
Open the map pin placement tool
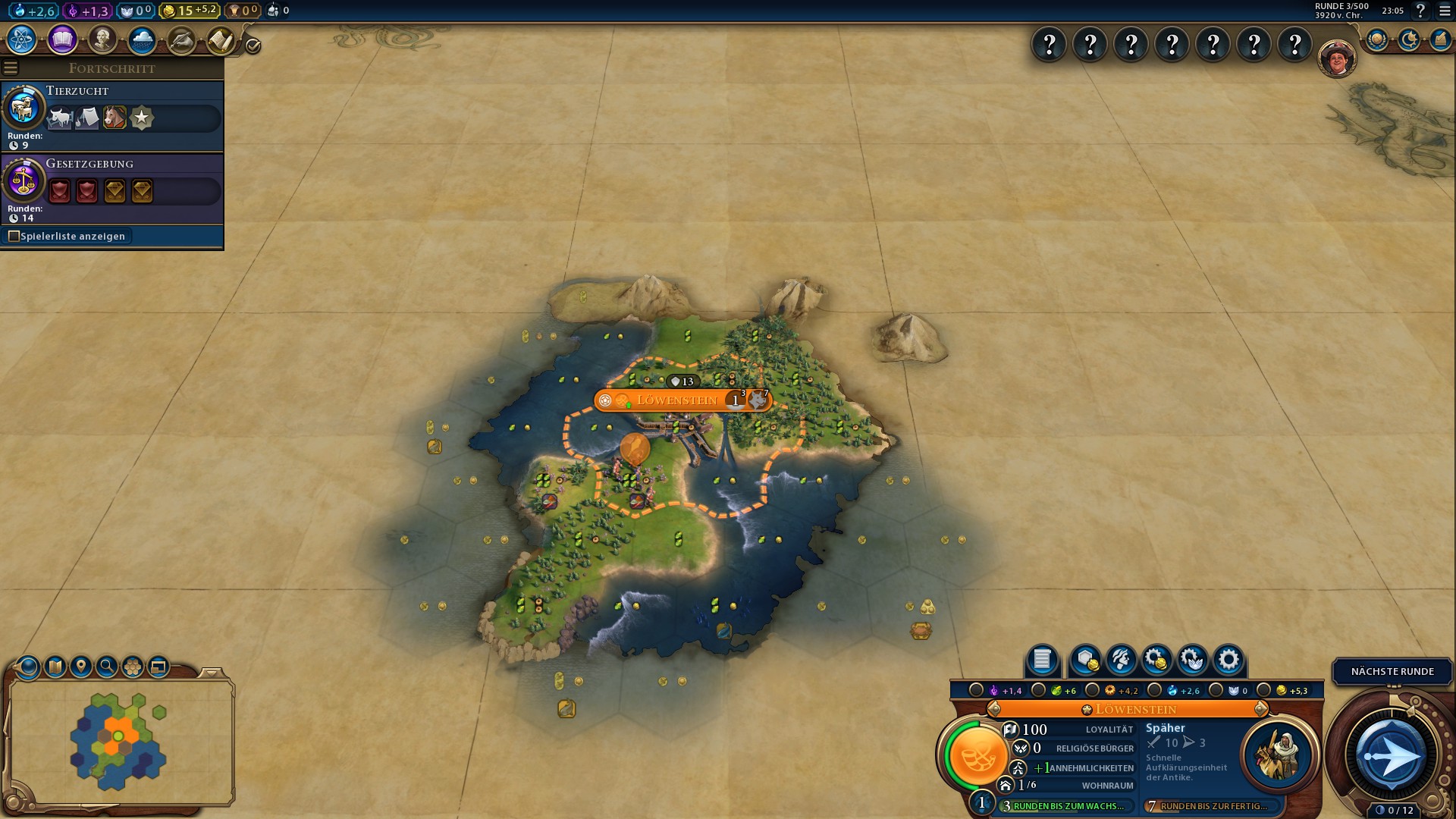(x=81, y=667)
